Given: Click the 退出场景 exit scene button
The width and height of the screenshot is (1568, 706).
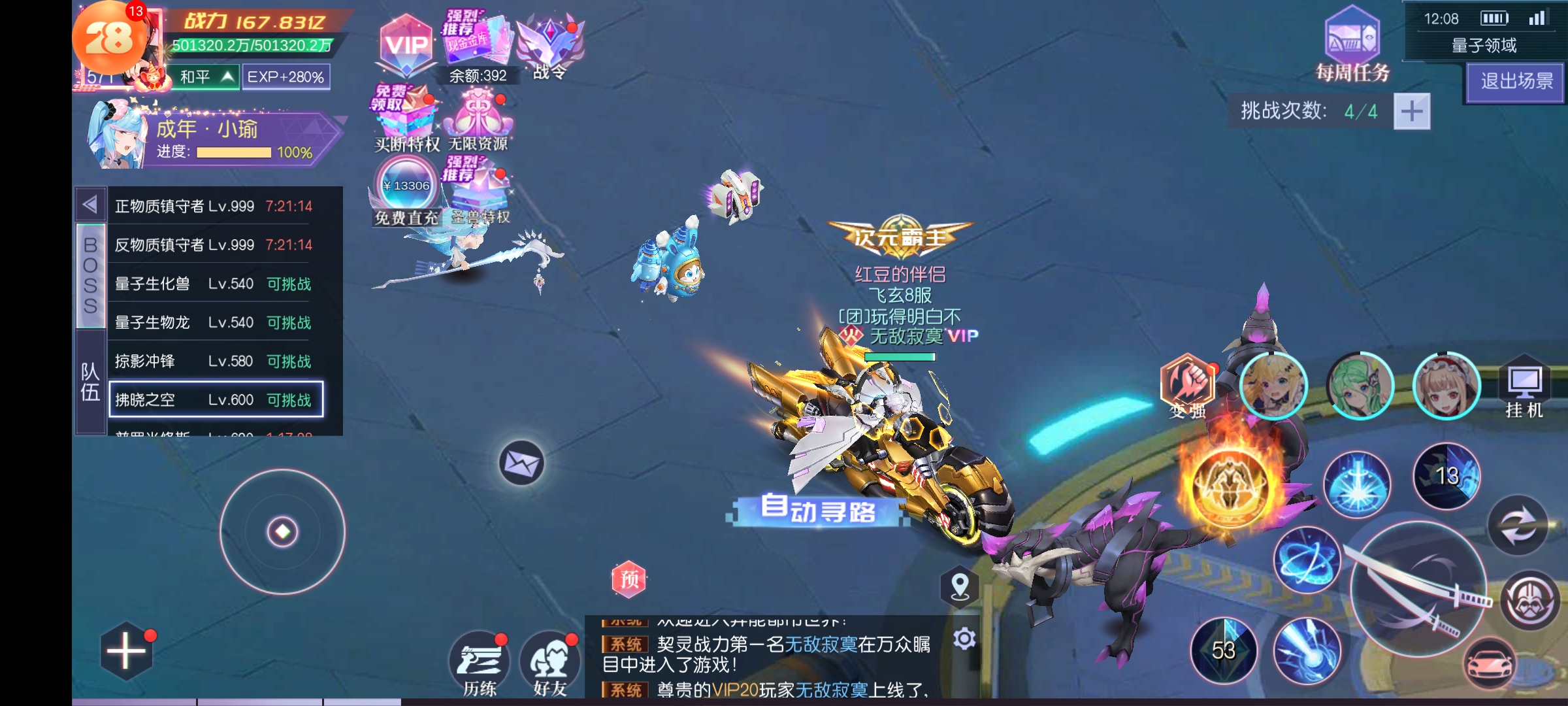Looking at the screenshot, I should coord(1516,82).
